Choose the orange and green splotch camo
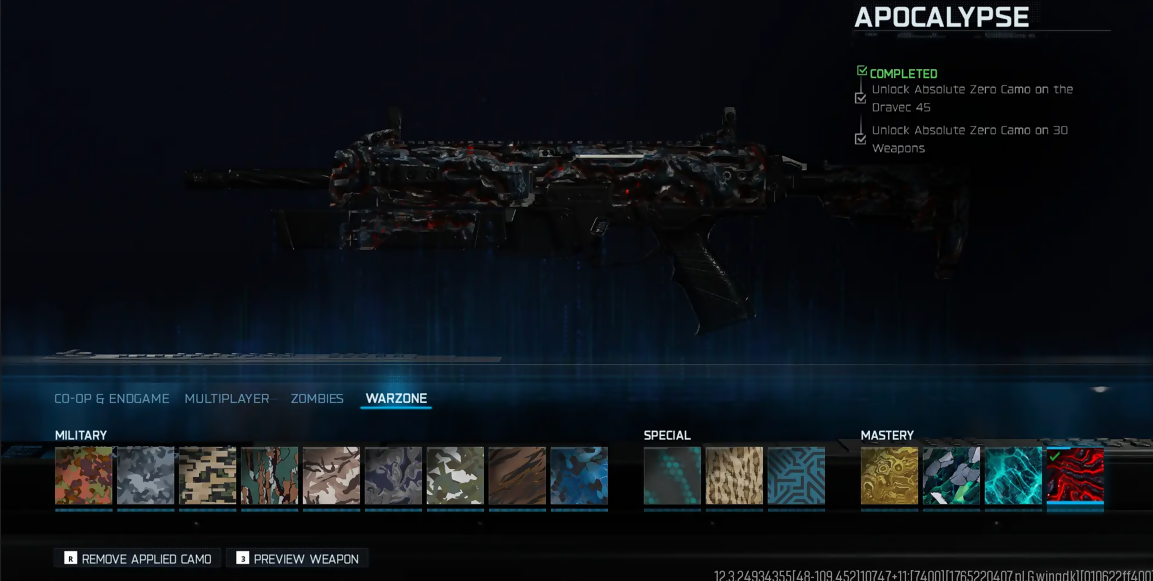The width and height of the screenshot is (1153, 581). point(84,476)
